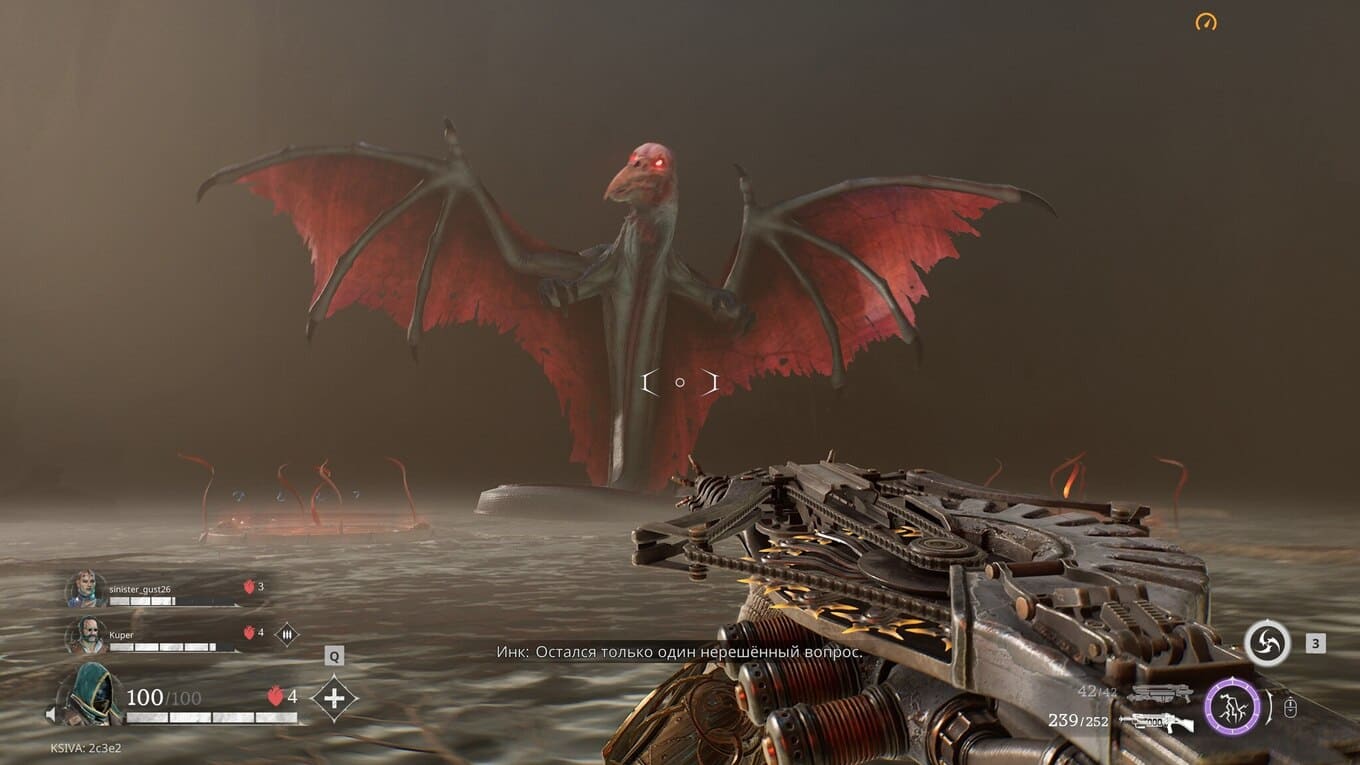Select the primary rifle weapon icon
Screen dimensions: 1360x765
1157,721
